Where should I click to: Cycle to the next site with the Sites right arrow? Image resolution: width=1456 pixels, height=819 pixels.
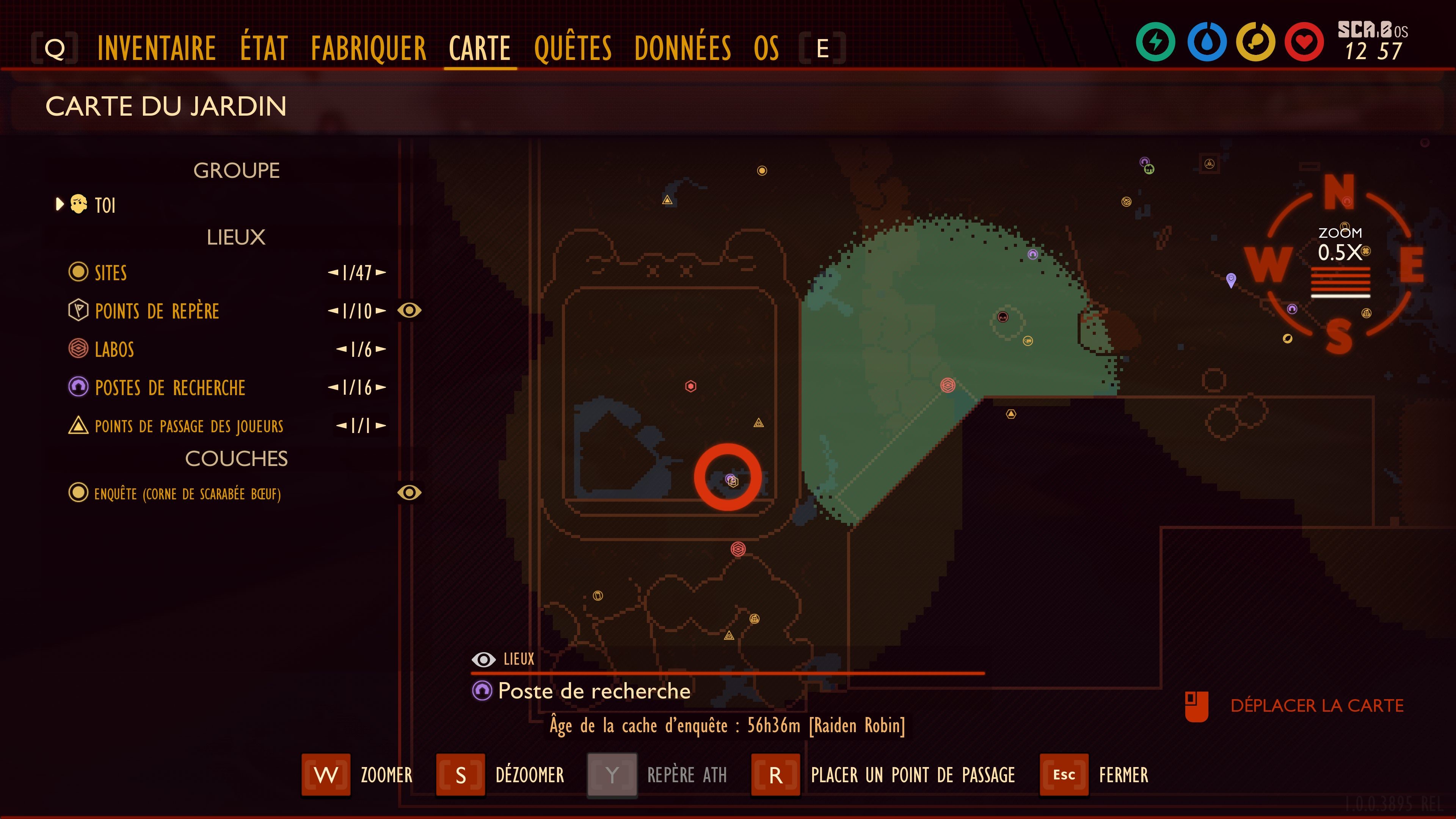tap(383, 273)
